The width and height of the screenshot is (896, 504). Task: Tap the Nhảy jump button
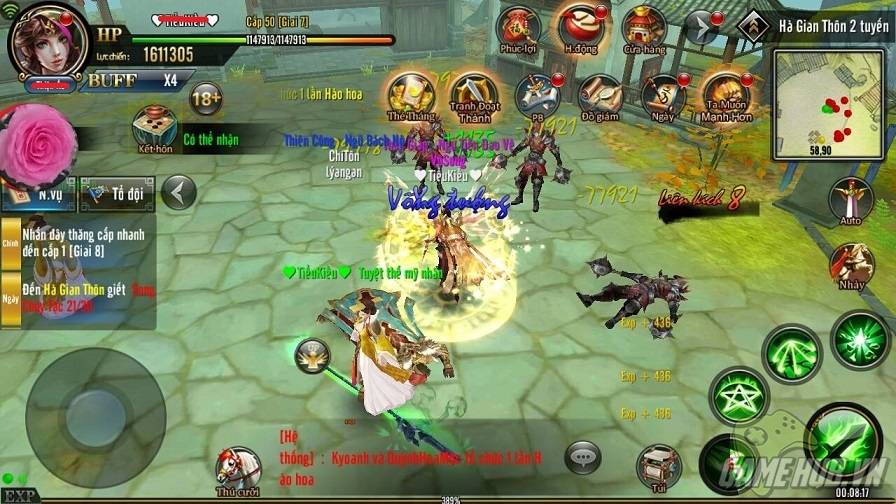point(851,265)
